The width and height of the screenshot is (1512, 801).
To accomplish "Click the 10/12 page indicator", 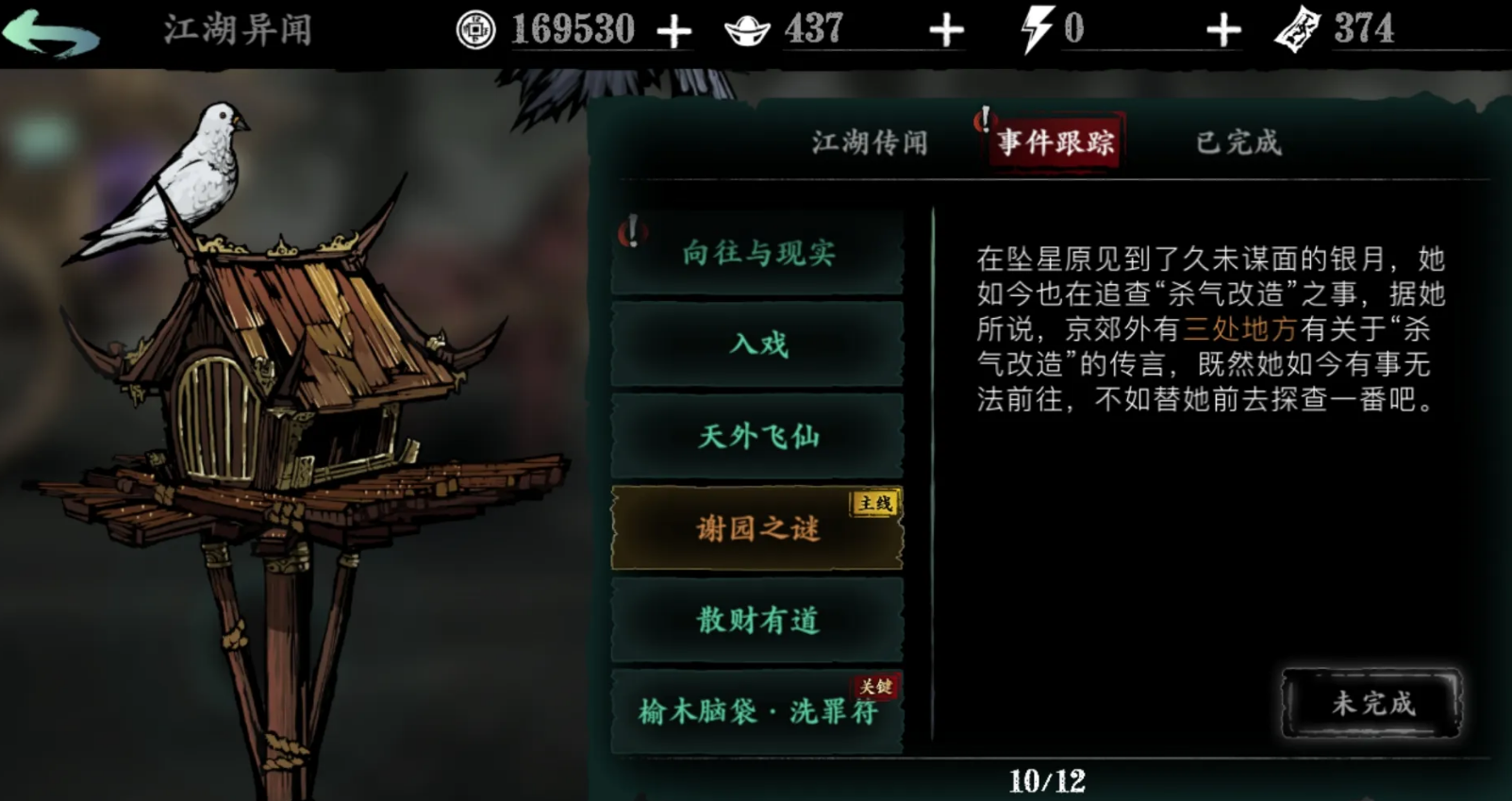I will point(1048,779).
